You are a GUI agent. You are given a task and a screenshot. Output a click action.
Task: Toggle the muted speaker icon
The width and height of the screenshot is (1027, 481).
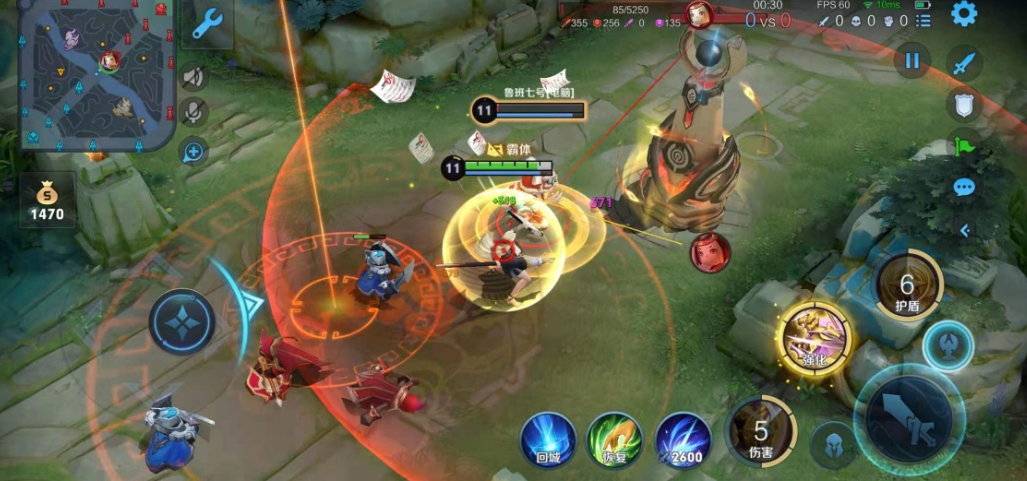pos(193,77)
